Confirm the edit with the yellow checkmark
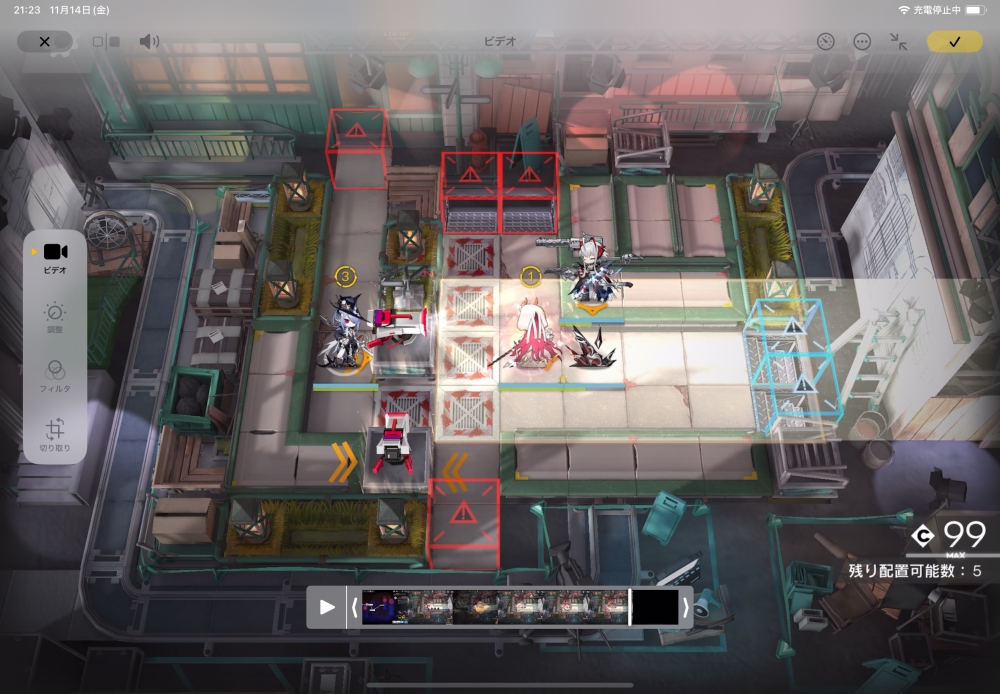1000x694 pixels. (x=954, y=42)
